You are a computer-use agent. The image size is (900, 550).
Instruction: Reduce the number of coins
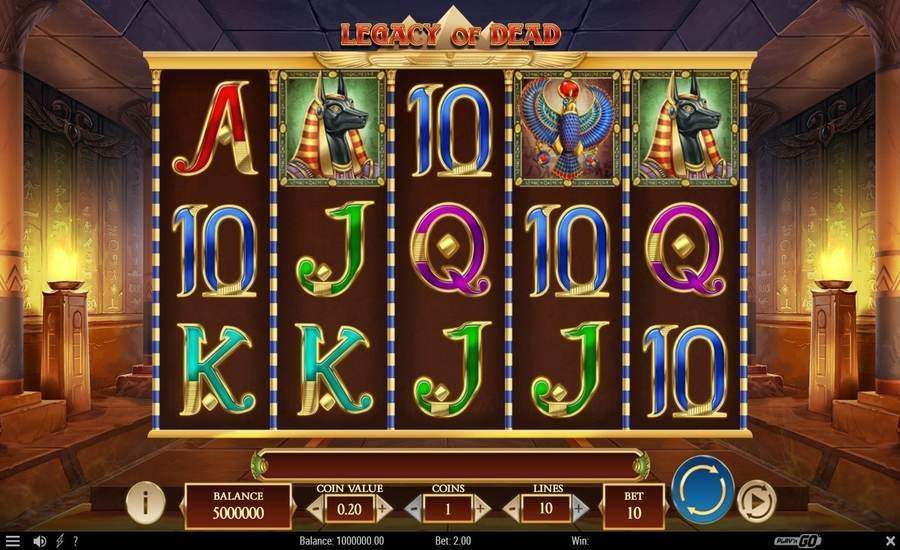click(413, 508)
